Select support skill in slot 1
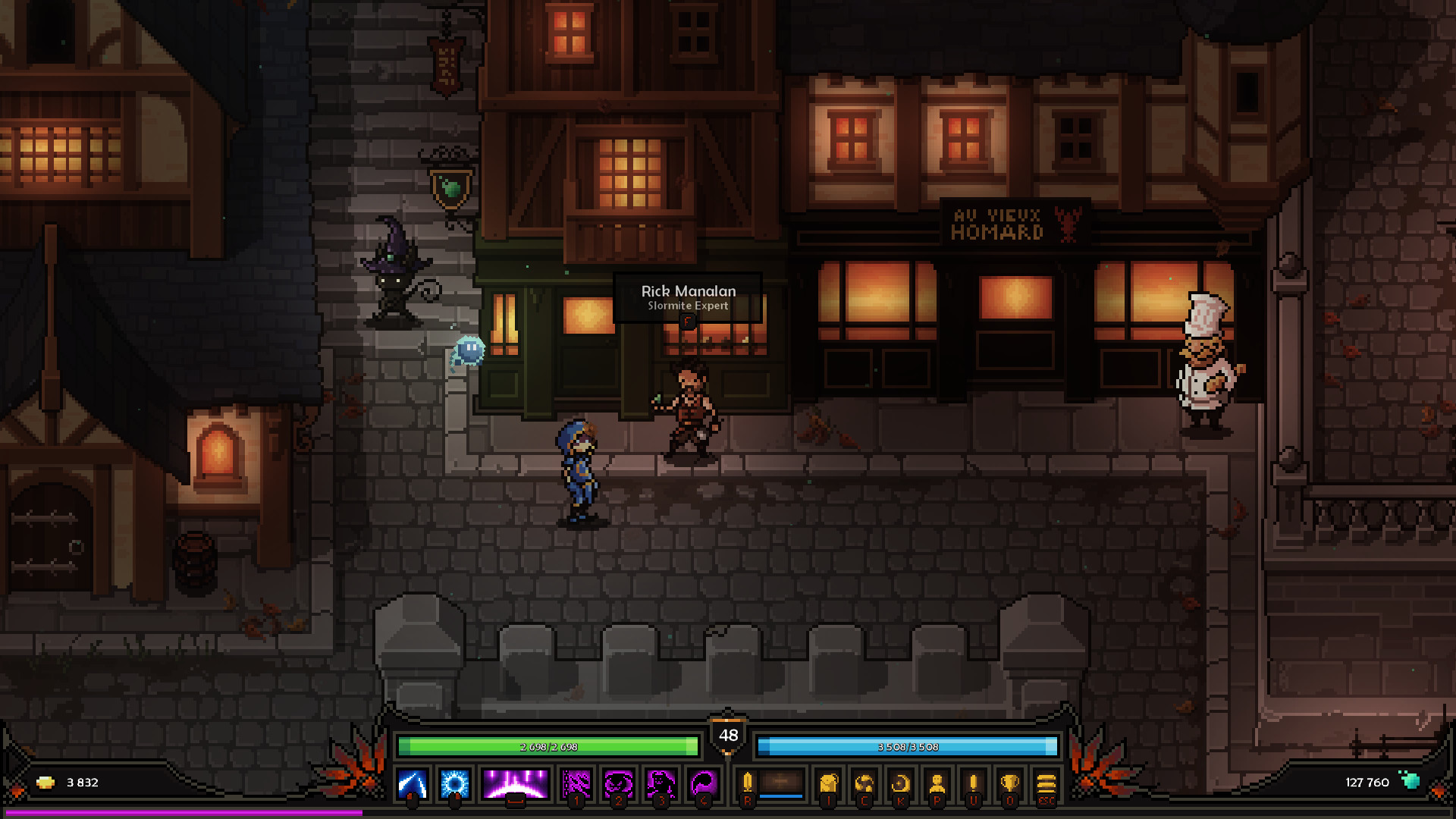Image resolution: width=1456 pixels, height=819 pixels. coord(576,782)
